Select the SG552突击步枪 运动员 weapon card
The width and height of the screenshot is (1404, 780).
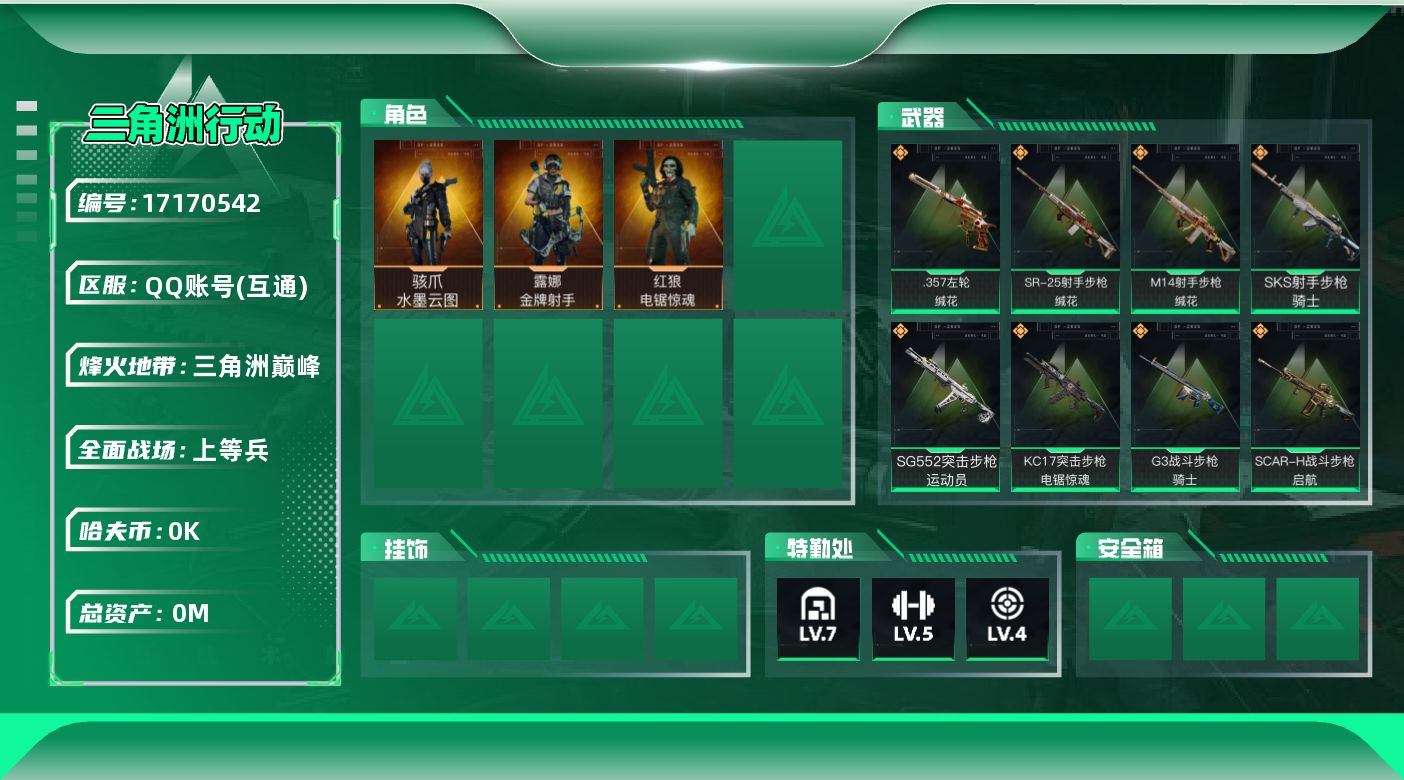[x=945, y=406]
